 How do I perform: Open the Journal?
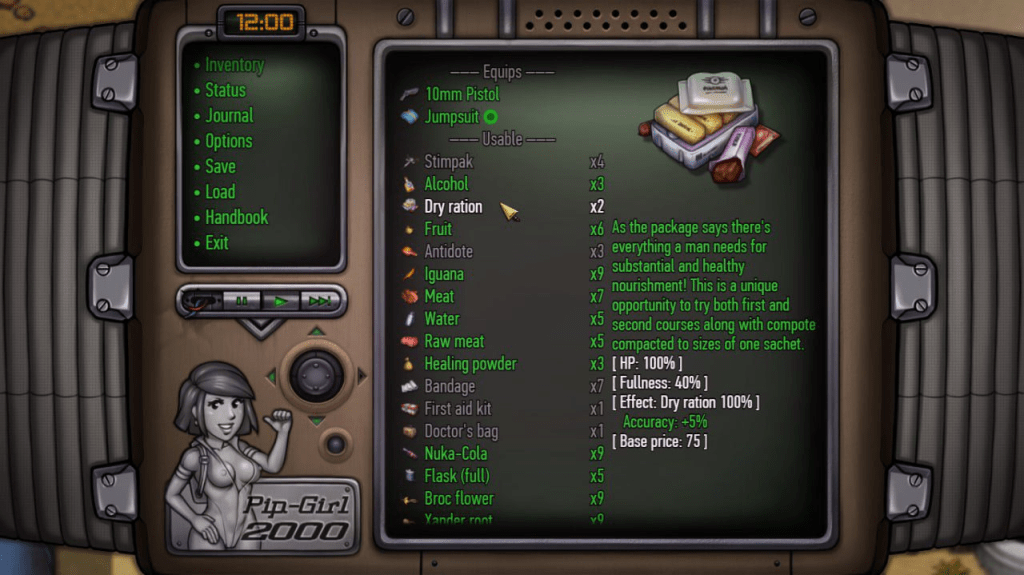click(229, 116)
